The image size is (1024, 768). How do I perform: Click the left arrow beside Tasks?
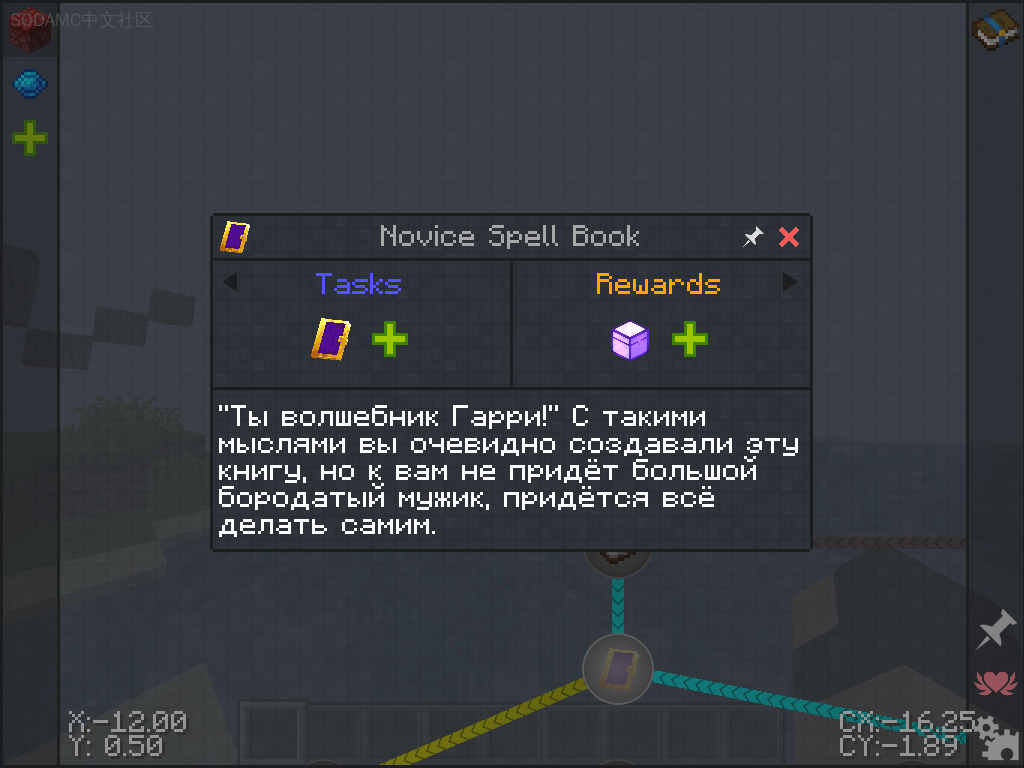tap(230, 283)
